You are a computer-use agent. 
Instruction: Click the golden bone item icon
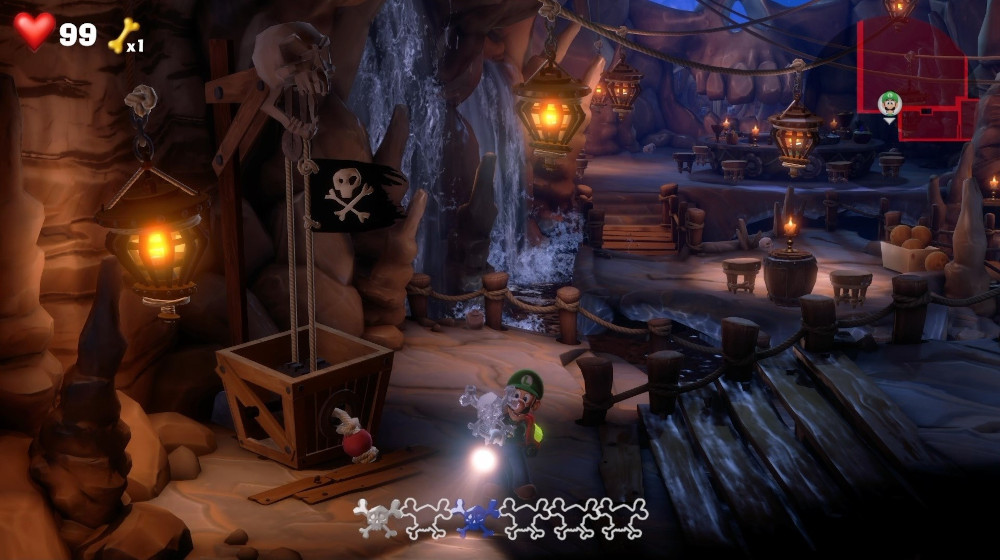pyautogui.click(x=122, y=35)
